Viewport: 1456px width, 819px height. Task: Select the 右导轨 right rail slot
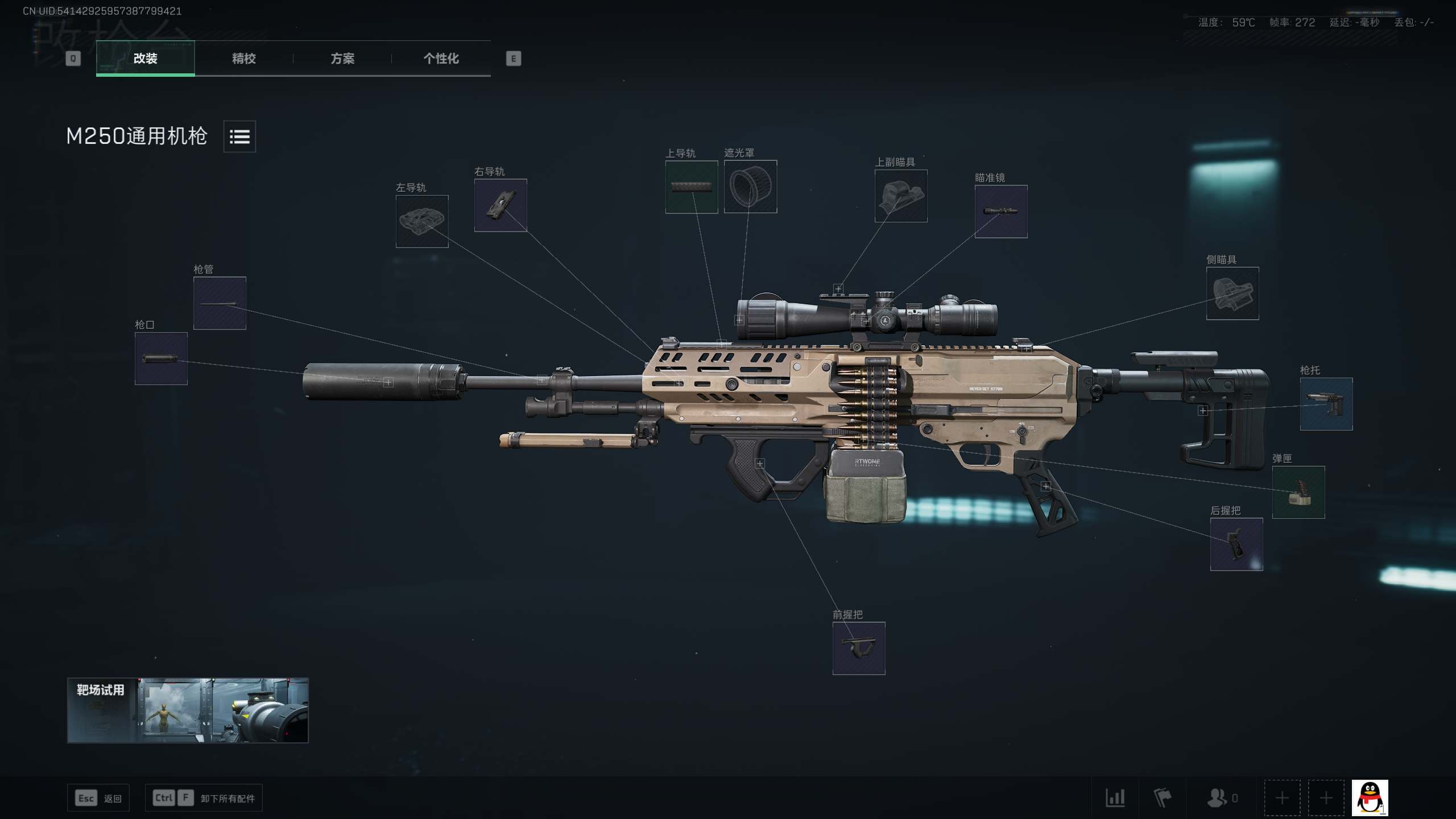[500, 205]
